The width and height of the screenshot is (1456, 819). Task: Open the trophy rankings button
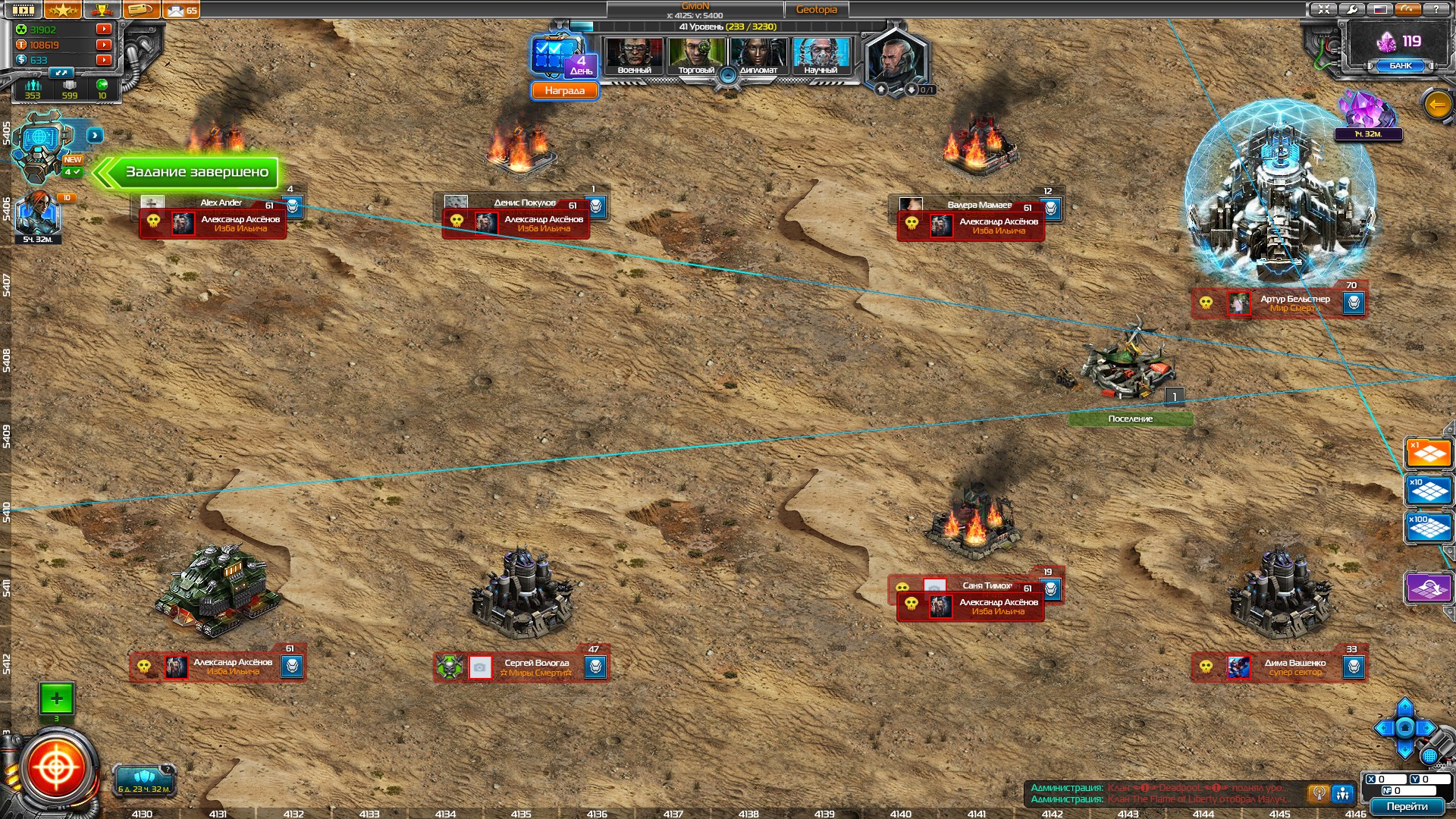pos(102,10)
